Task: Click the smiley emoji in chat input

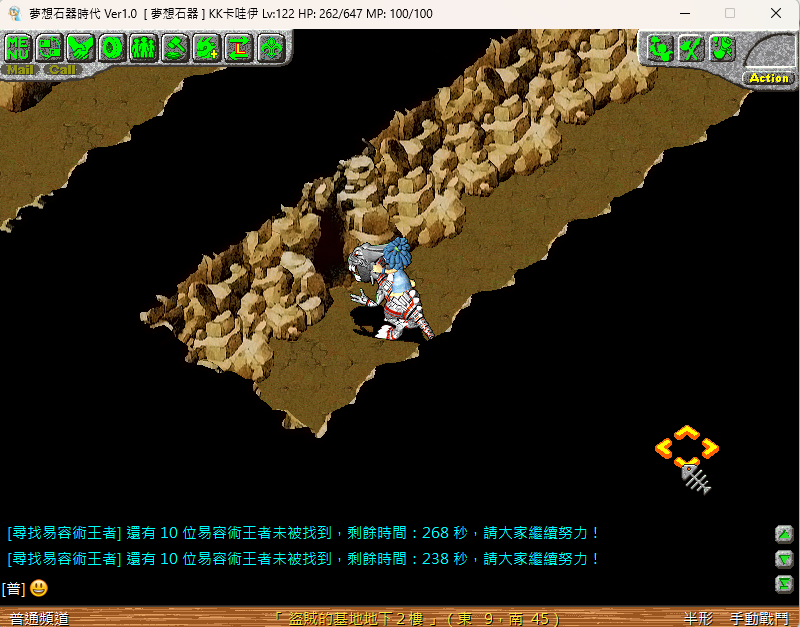Action: (x=39, y=588)
